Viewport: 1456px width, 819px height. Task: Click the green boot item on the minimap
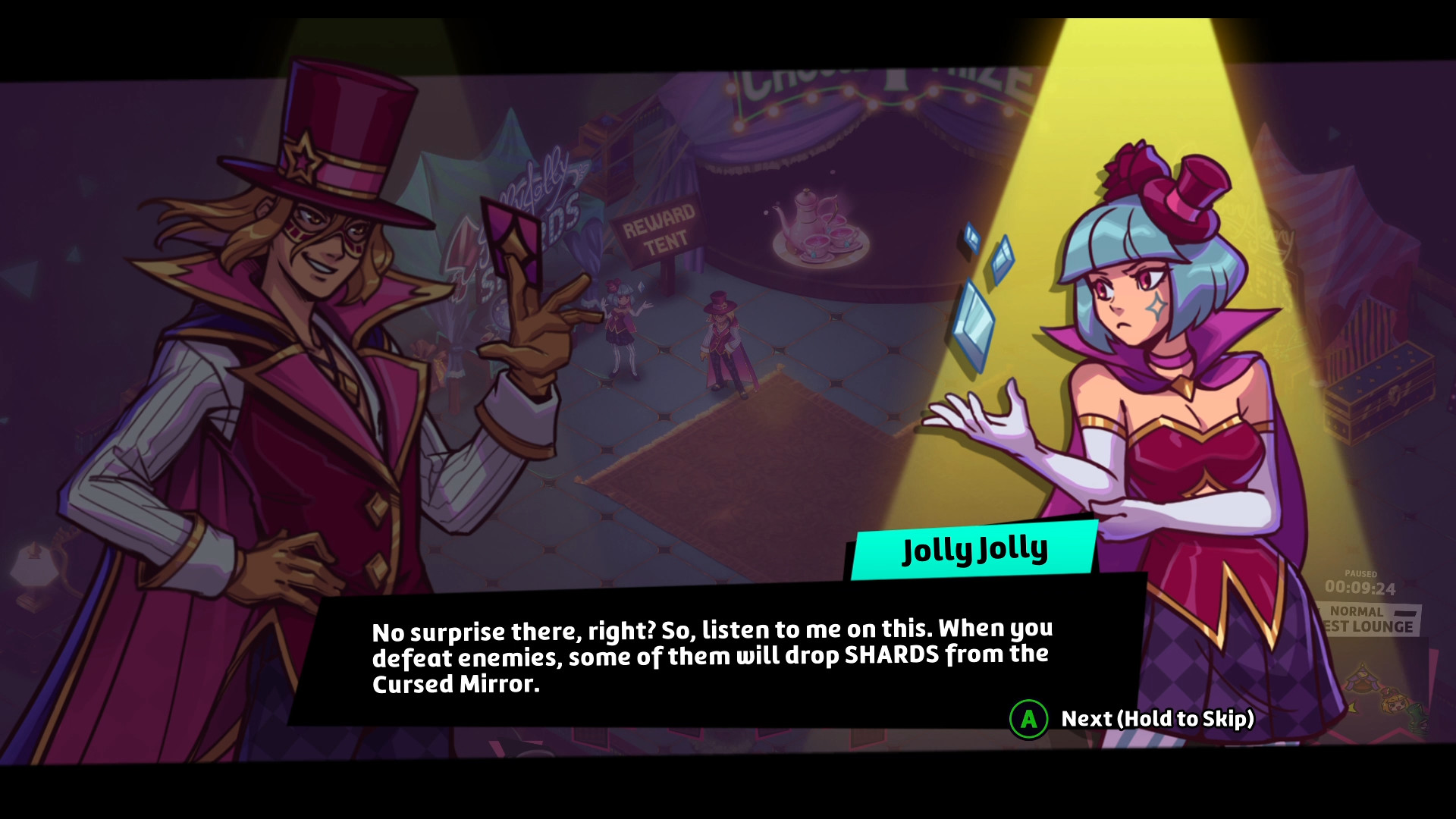point(1417,716)
